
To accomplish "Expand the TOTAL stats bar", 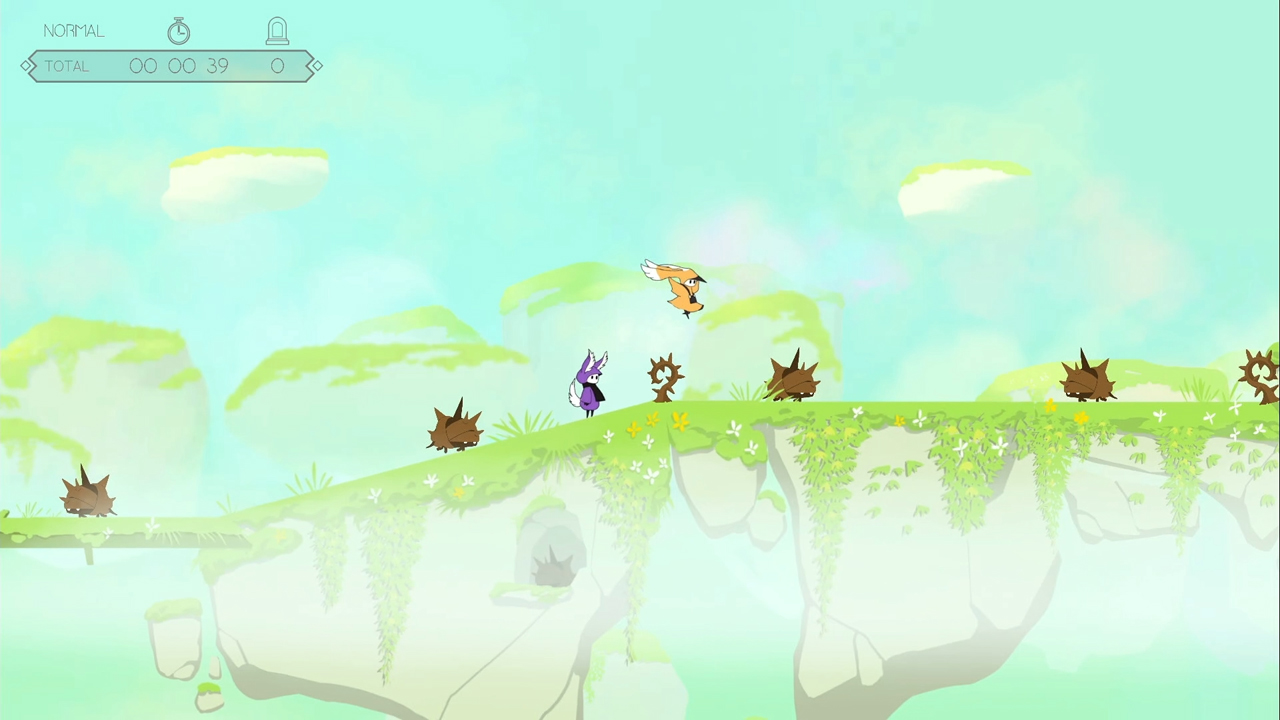I will click(x=170, y=65).
